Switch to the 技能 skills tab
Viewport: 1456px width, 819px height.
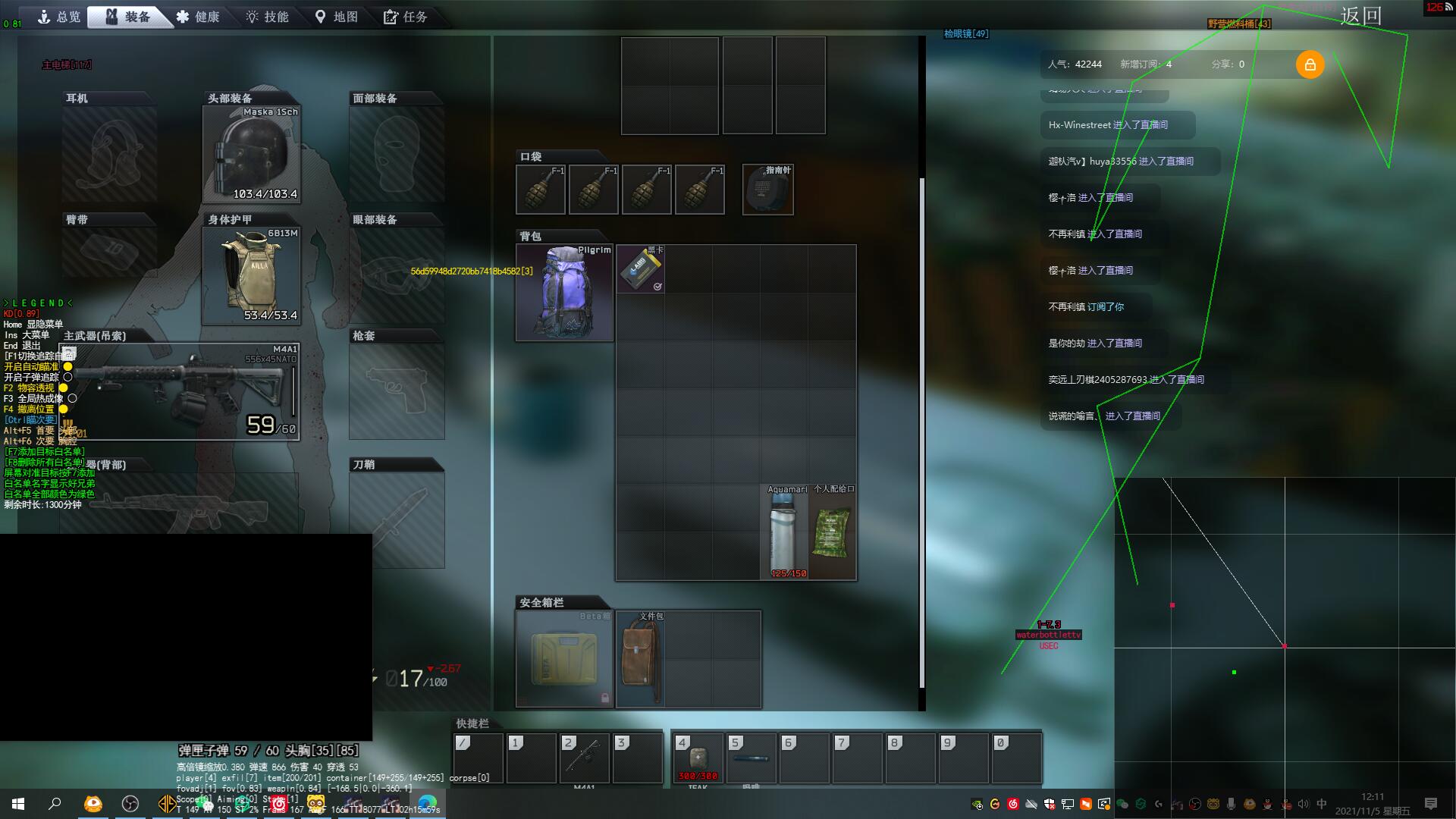[x=267, y=17]
